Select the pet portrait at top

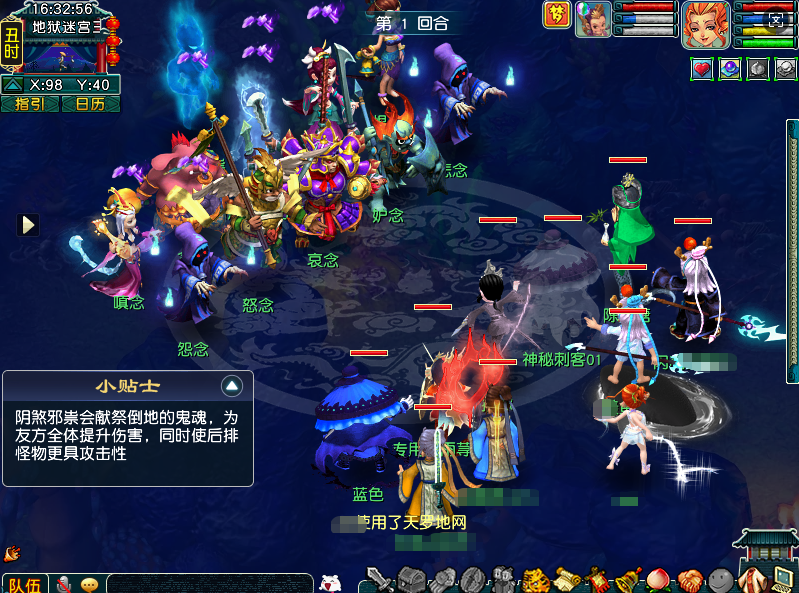(x=593, y=20)
